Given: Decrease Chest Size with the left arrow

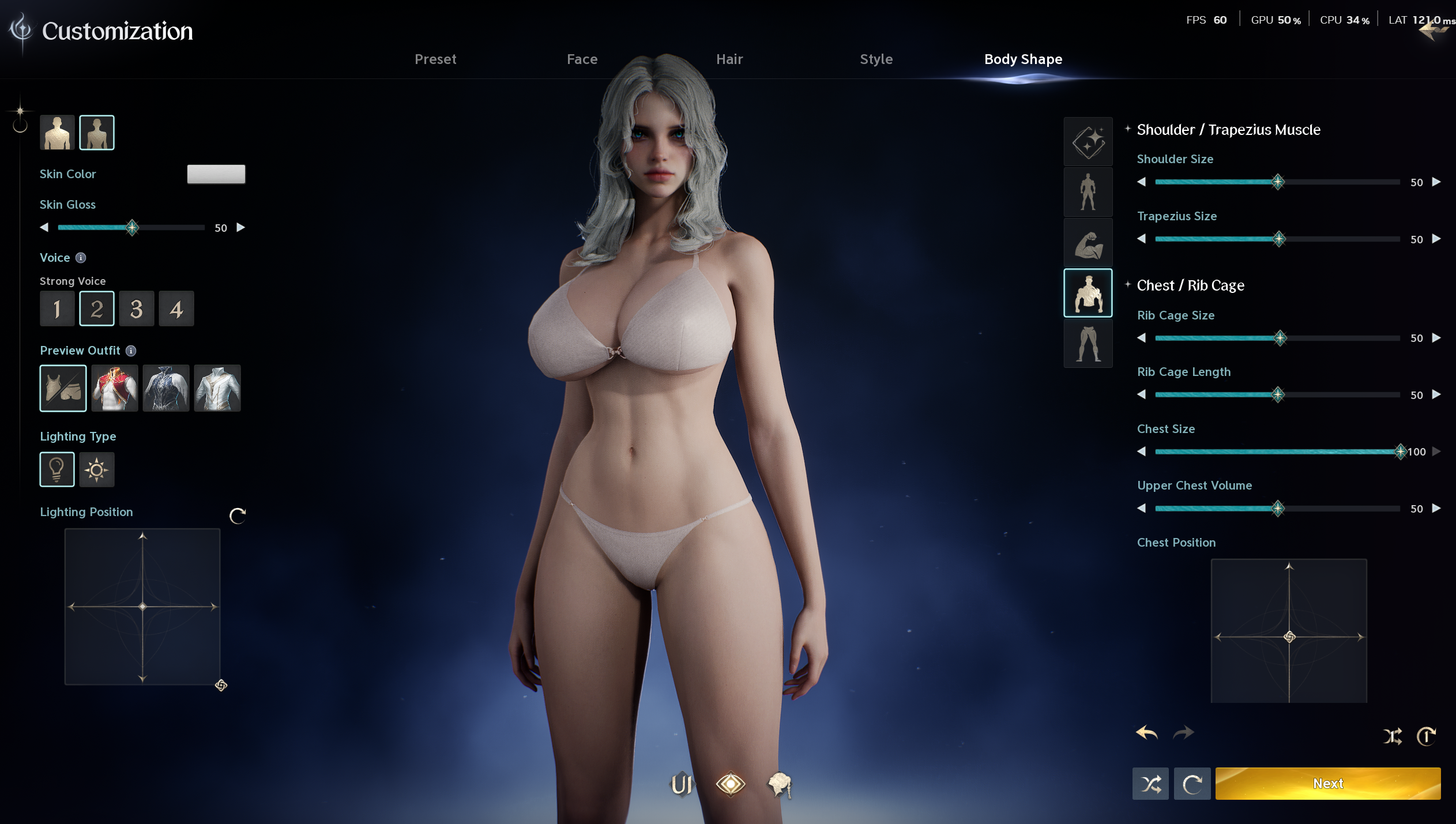Looking at the screenshot, I should [x=1141, y=451].
